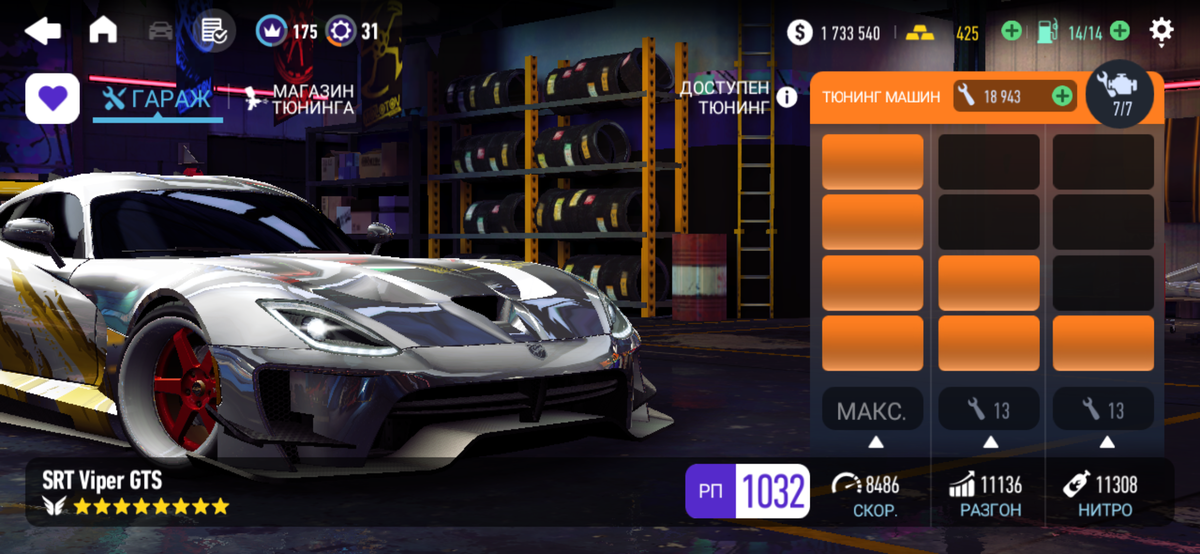Select the Нитро stat

pyautogui.click(x=1100, y=496)
